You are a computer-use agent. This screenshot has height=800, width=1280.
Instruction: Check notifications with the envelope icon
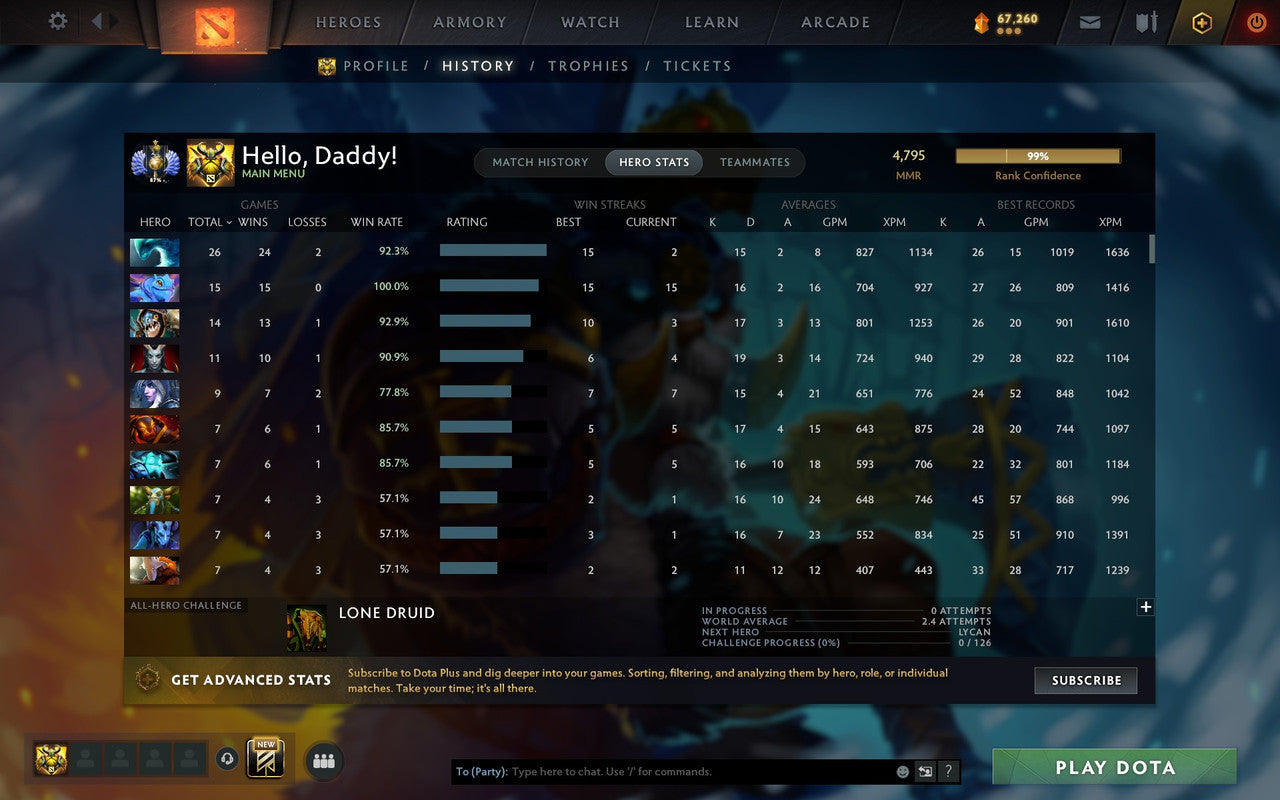click(1089, 22)
